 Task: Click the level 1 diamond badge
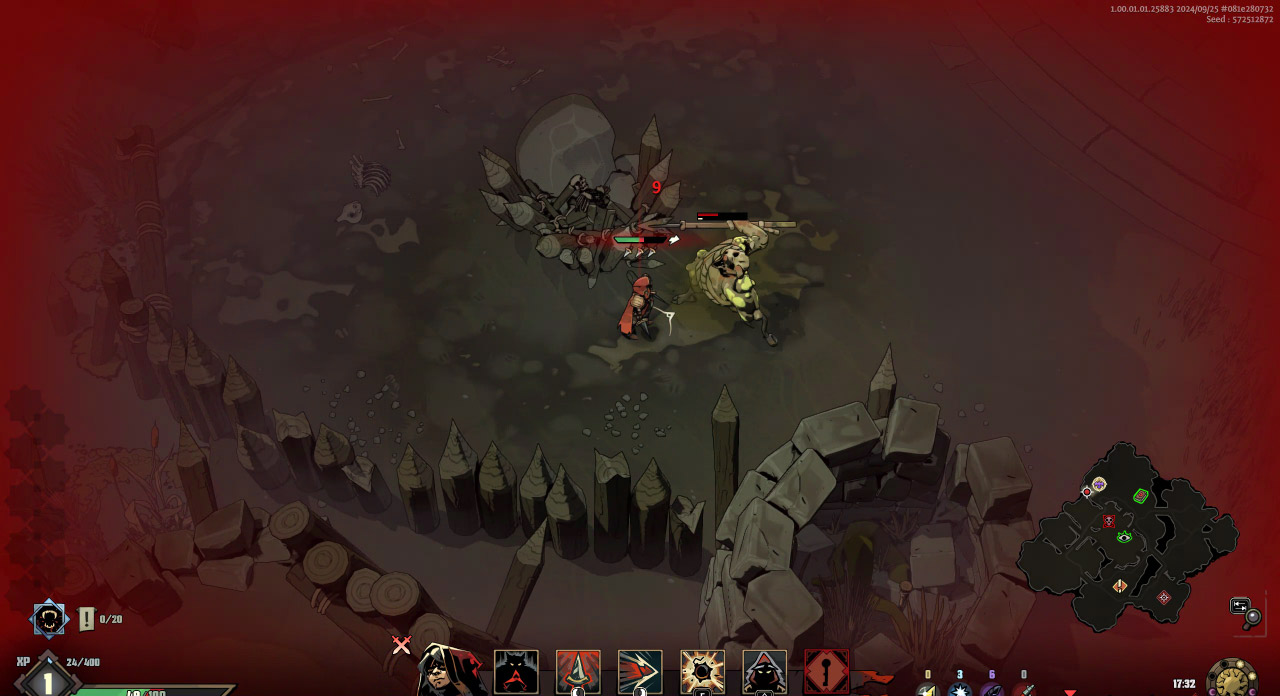pyautogui.click(x=47, y=681)
